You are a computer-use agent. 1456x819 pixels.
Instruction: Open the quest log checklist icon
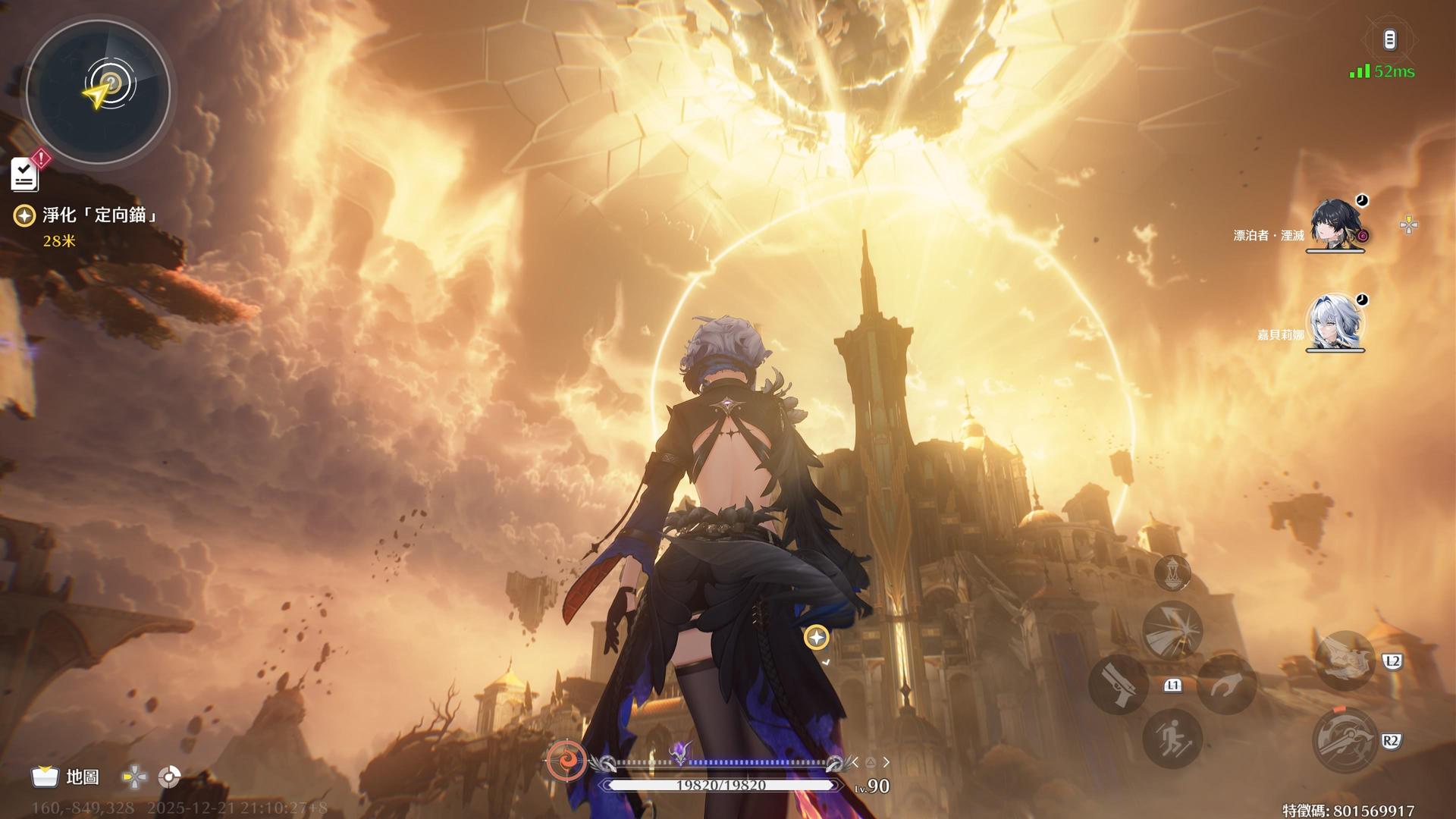click(25, 175)
